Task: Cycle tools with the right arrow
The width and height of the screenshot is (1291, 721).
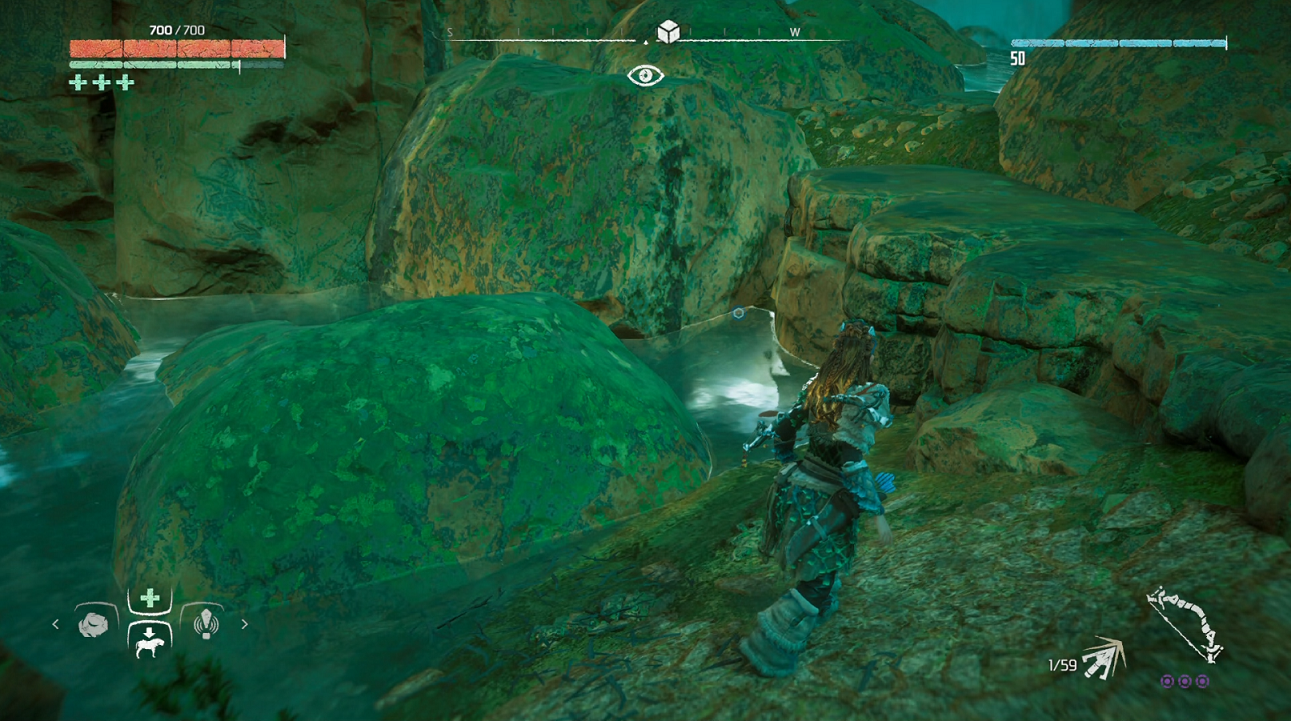Action: coord(244,624)
